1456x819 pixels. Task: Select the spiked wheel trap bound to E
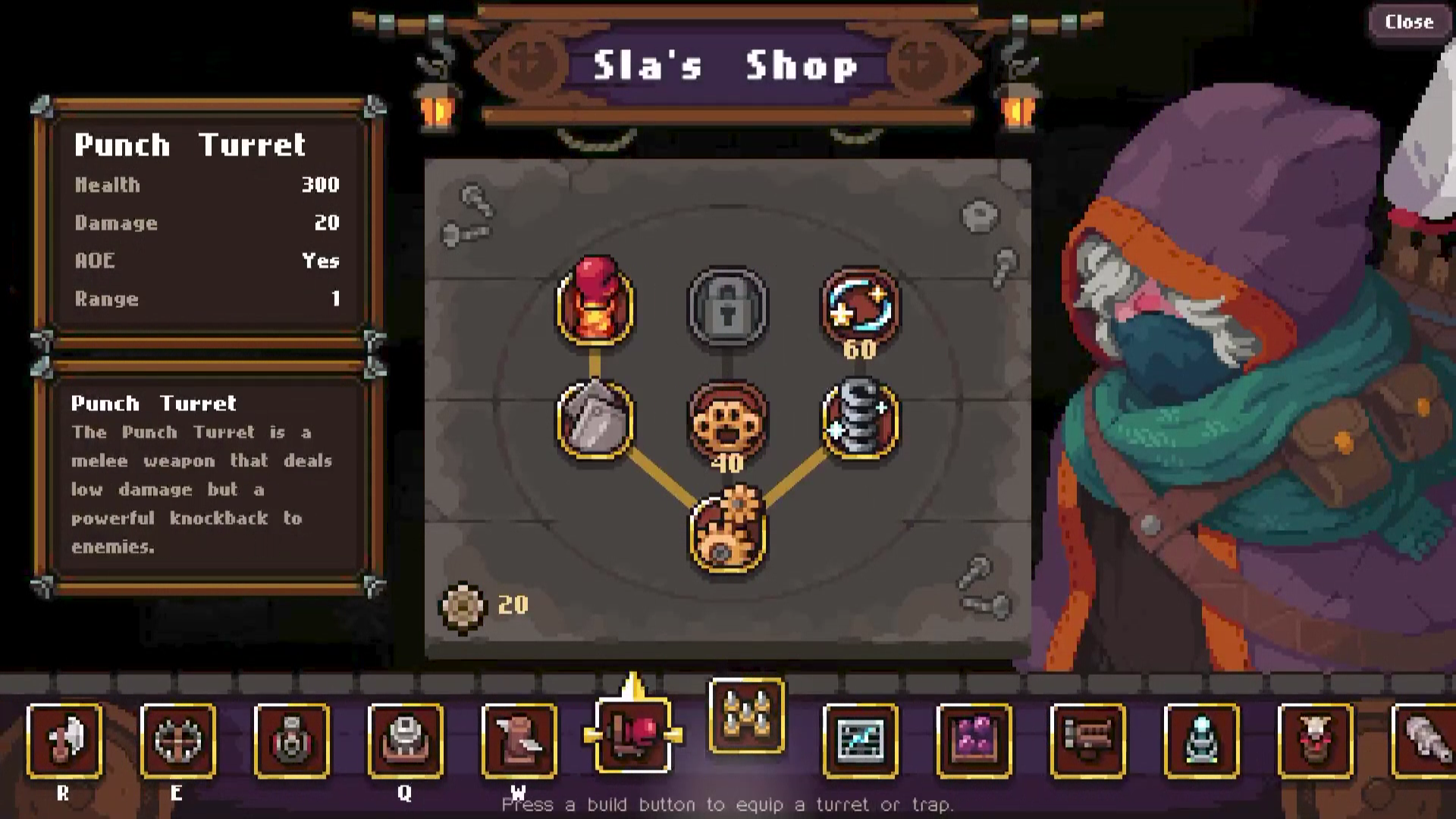click(178, 742)
